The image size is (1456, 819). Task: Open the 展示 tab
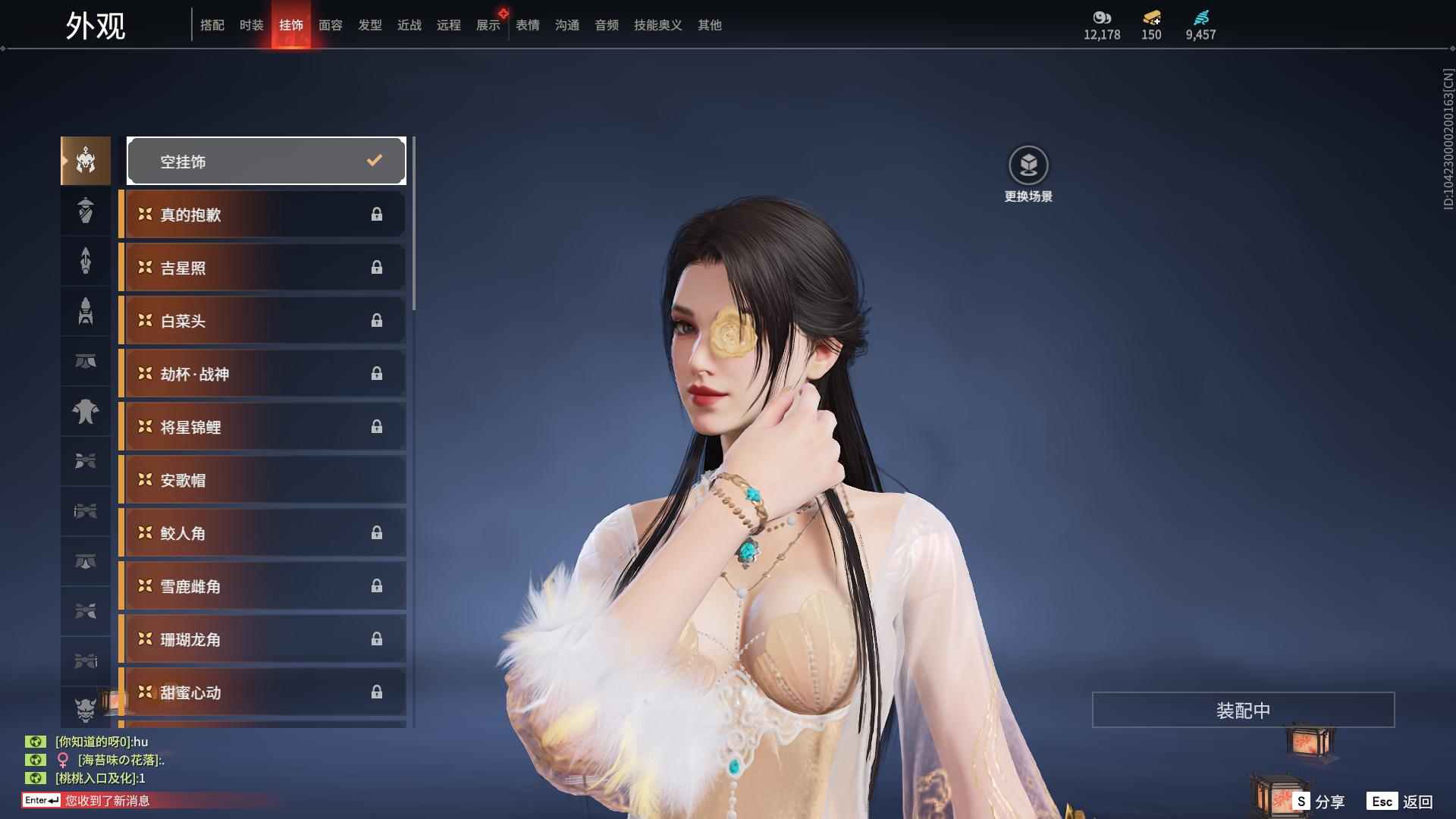[488, 25]
